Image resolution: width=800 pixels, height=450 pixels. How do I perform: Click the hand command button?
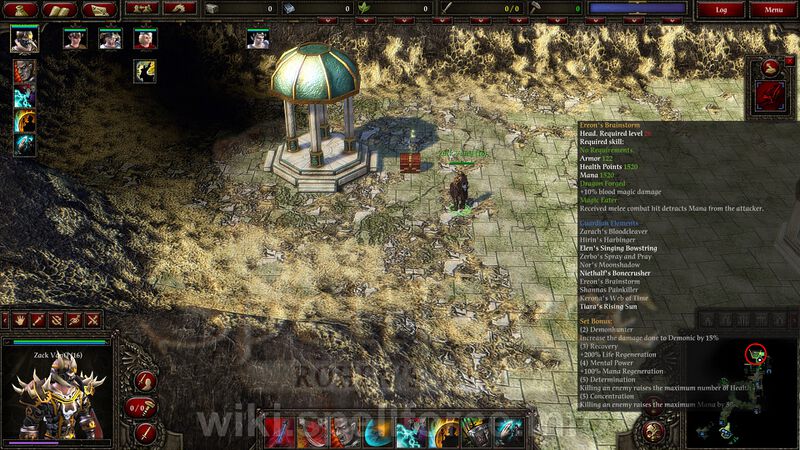[19, 320]
